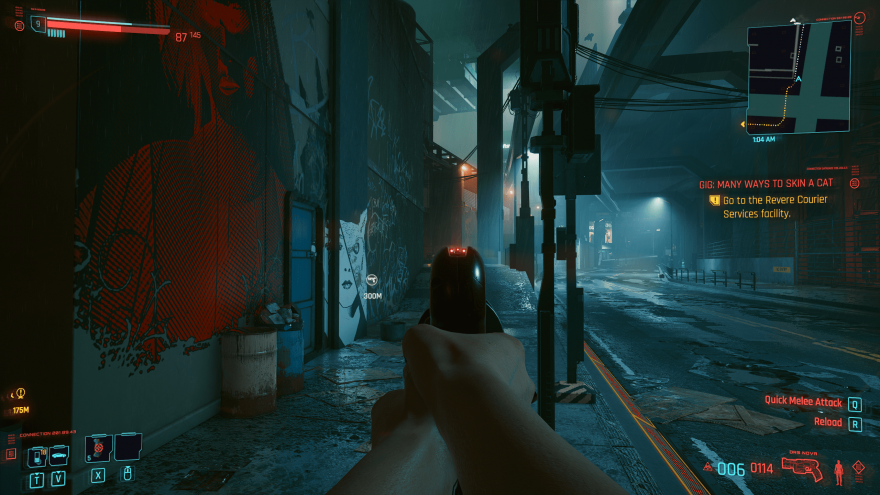
Task: Click the phone quick-access slot
Action: 36,456
